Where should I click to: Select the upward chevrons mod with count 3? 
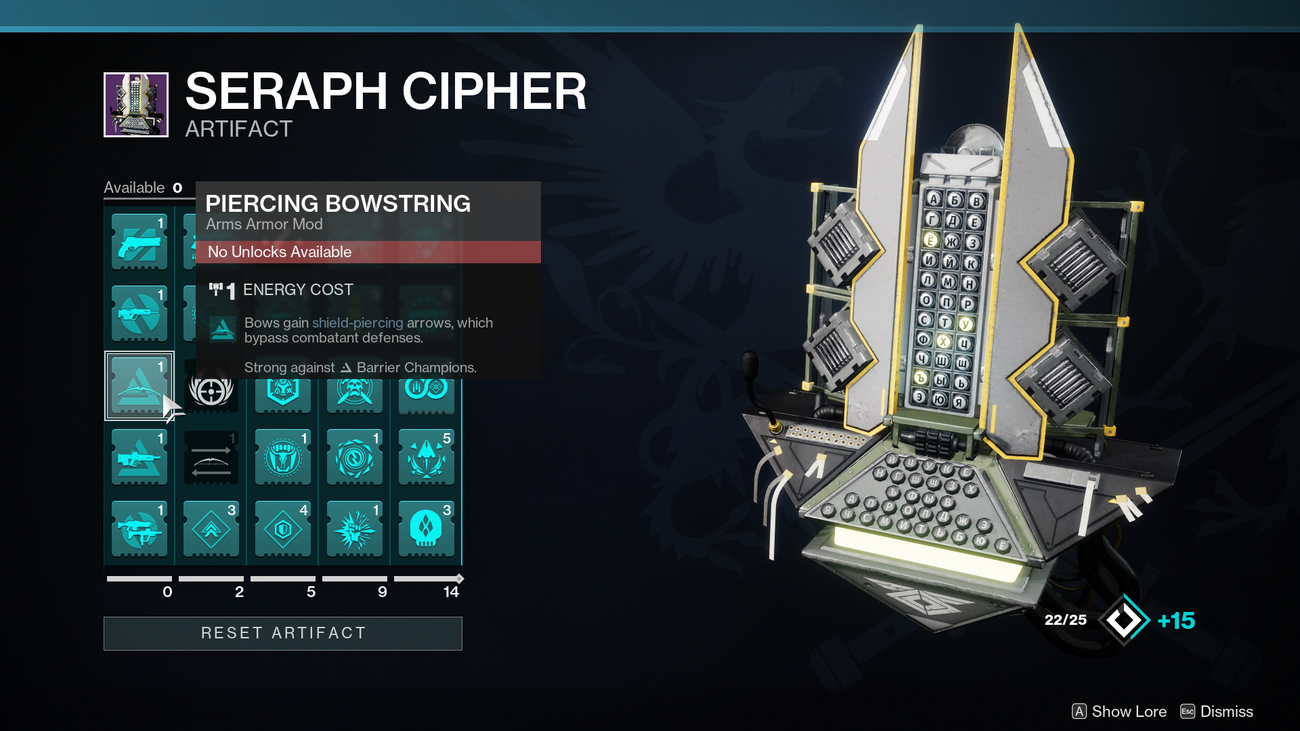point(211,529)
